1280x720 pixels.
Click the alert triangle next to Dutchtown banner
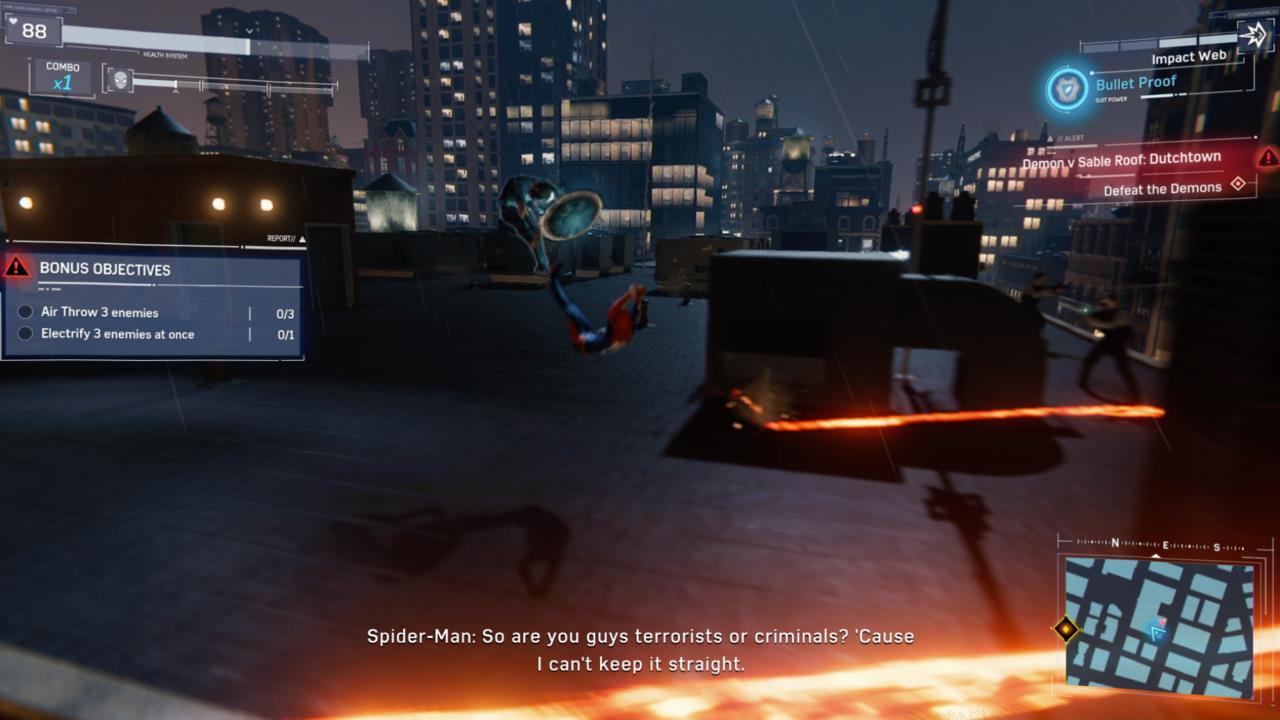point(1267,157)
